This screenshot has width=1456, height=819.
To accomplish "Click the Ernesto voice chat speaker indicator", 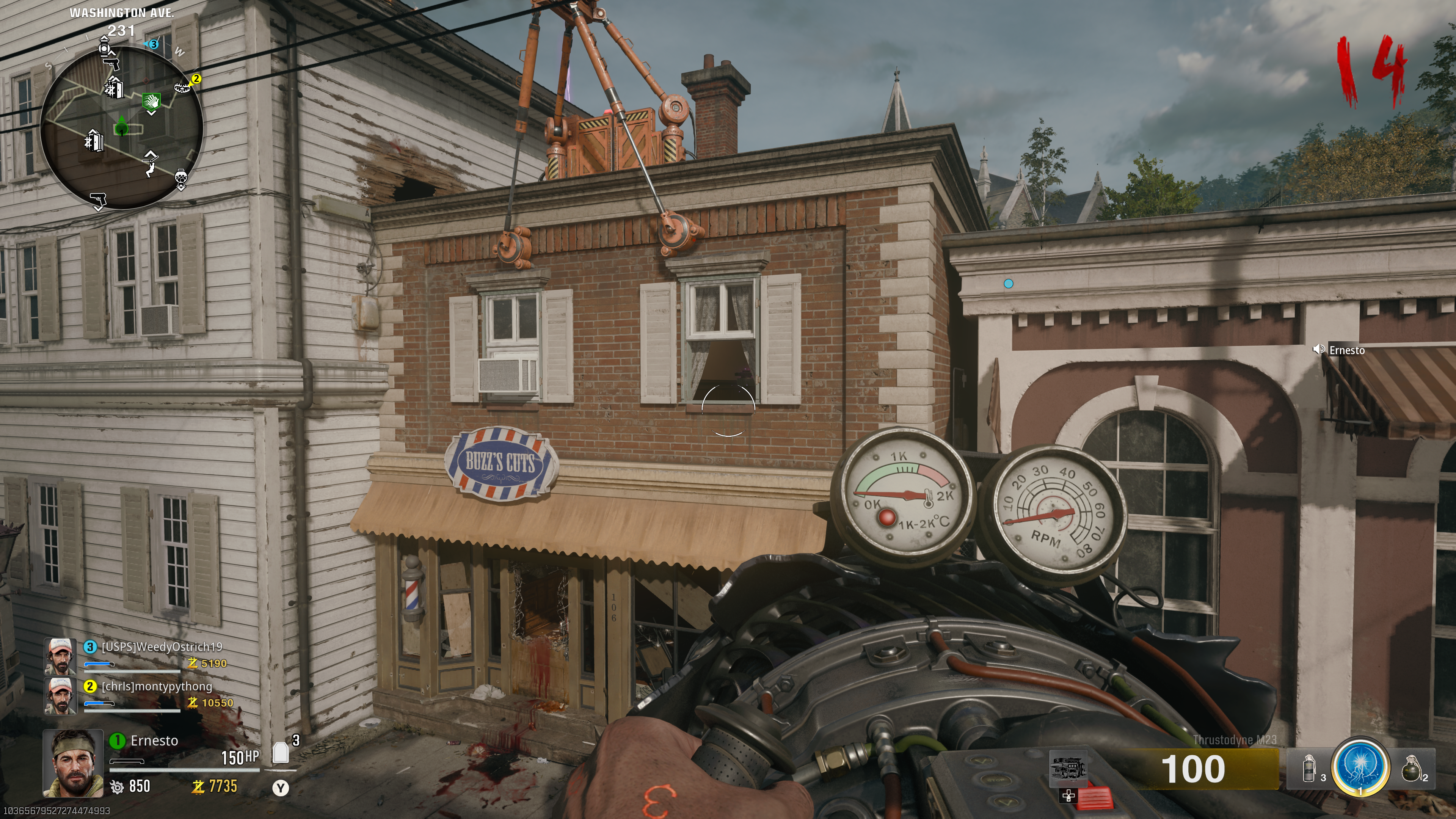I will coord(1319,349).
